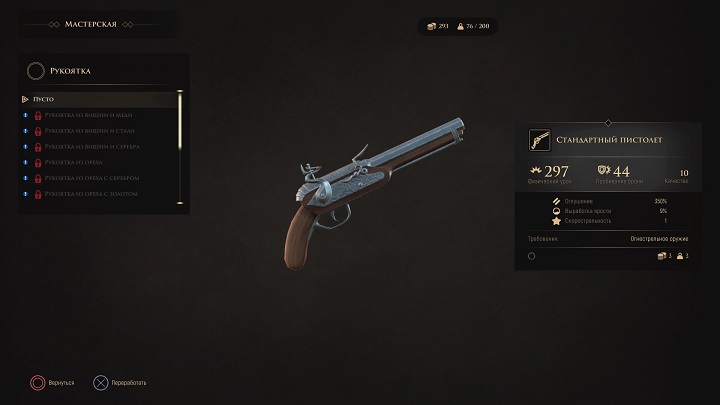This screenshot has height=405, width=720.
Task: Pick "Рукоятка из вишни и серебра" handle
Action: pyautogui.click(x=91, y=146)
